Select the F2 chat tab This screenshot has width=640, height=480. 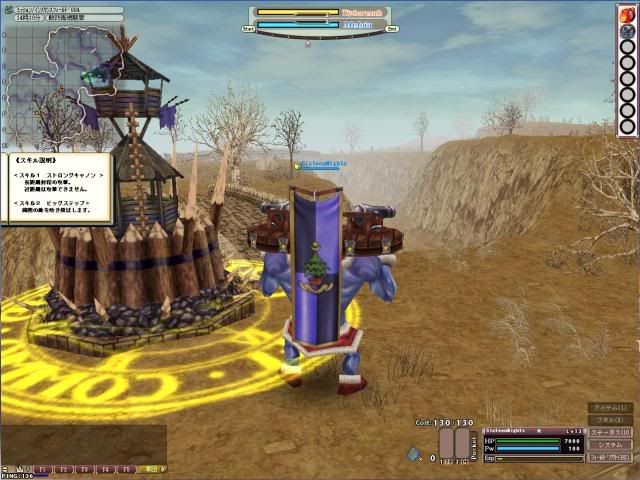pos(64,468)
